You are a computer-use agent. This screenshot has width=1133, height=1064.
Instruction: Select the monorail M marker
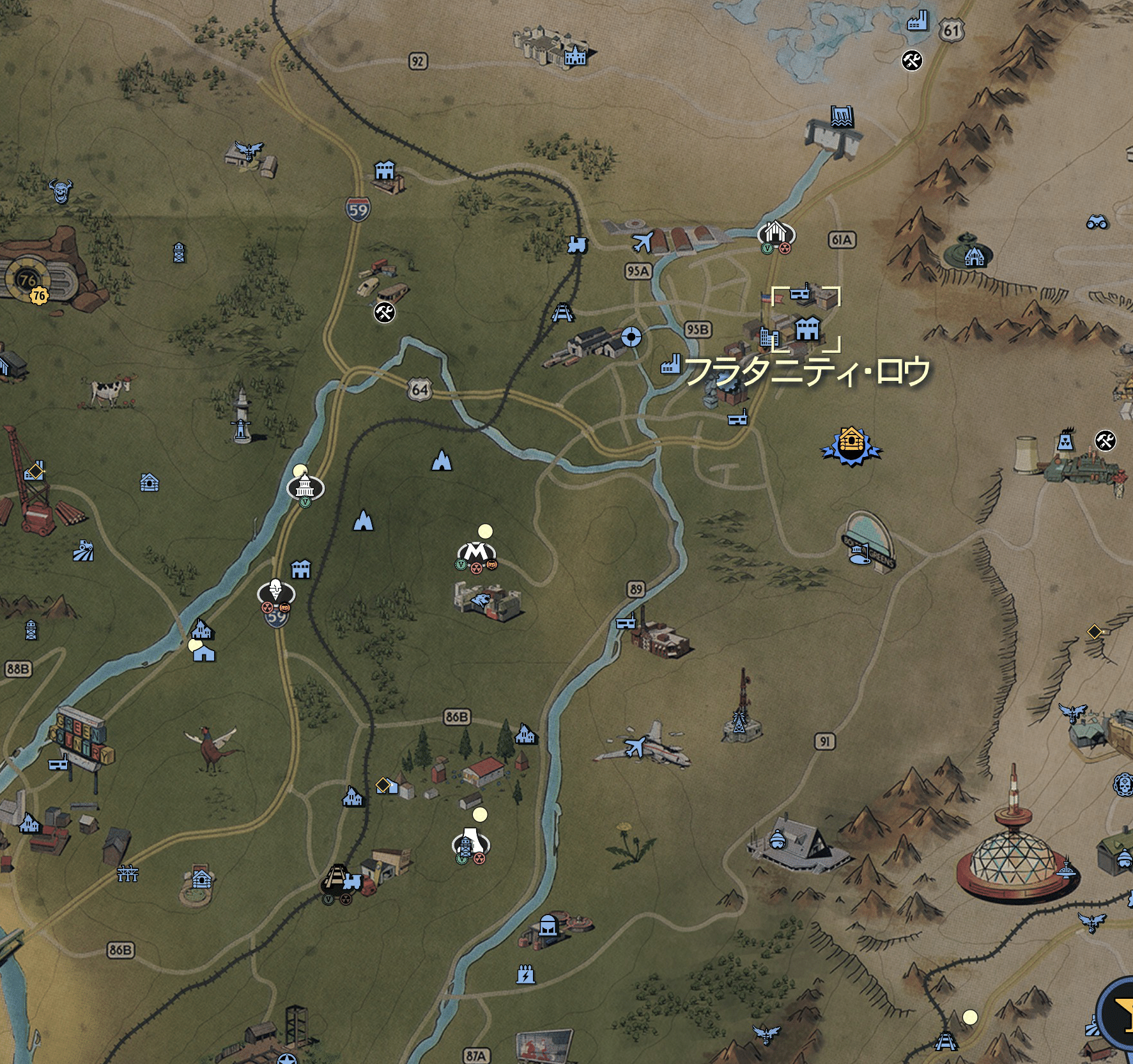point(475,551)
